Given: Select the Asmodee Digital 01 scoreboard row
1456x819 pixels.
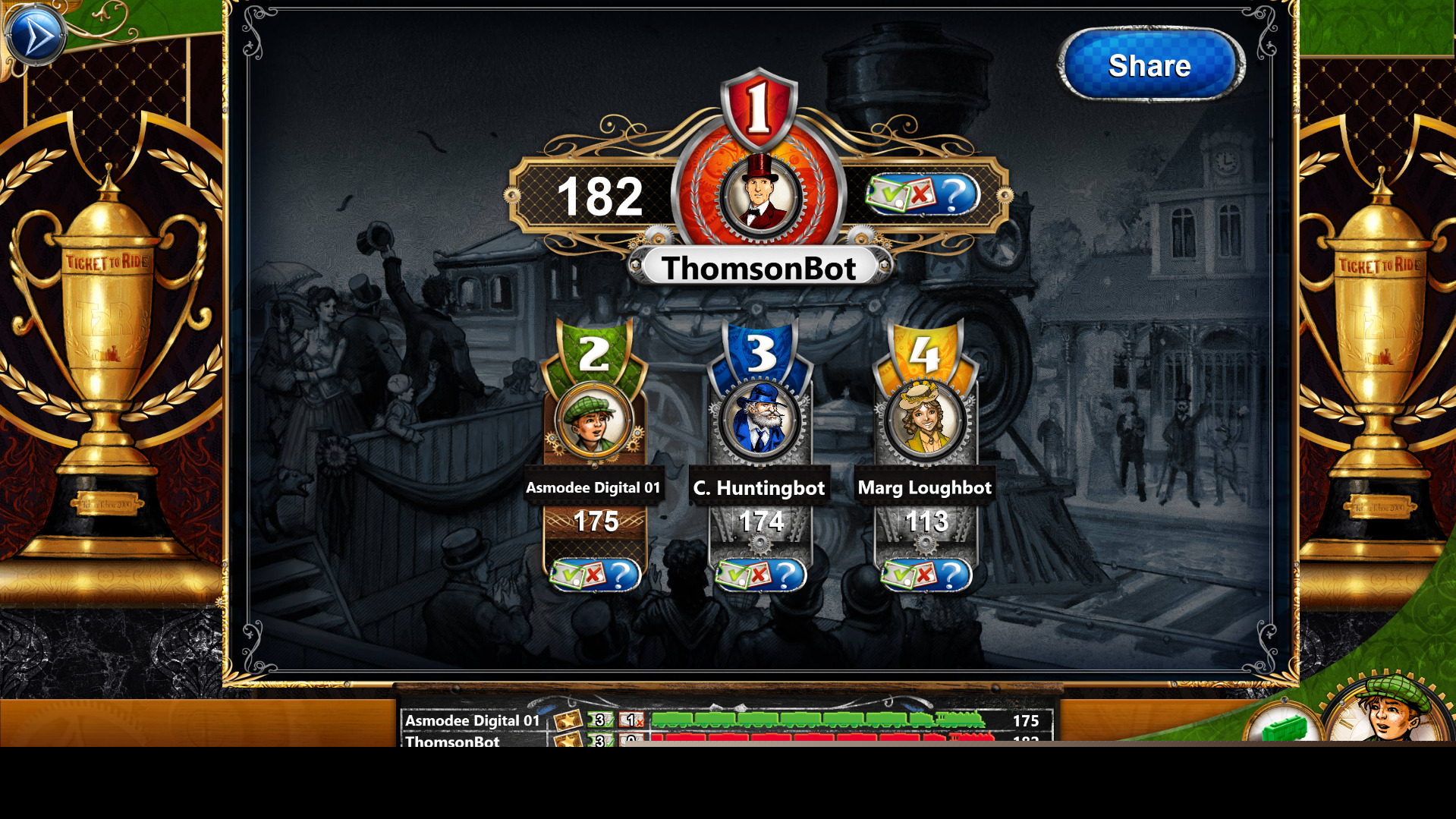Looking at the screenshot, I should click(x=470, y=722).
